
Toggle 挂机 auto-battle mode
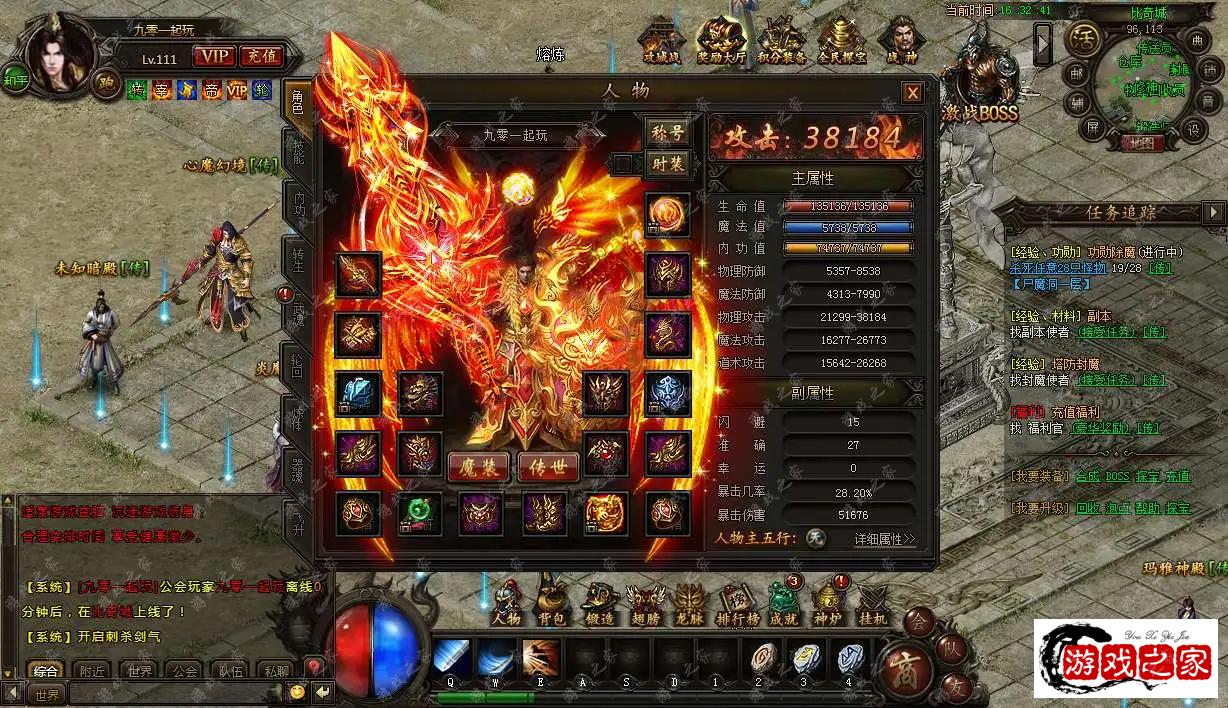click(x=872, y=602)
